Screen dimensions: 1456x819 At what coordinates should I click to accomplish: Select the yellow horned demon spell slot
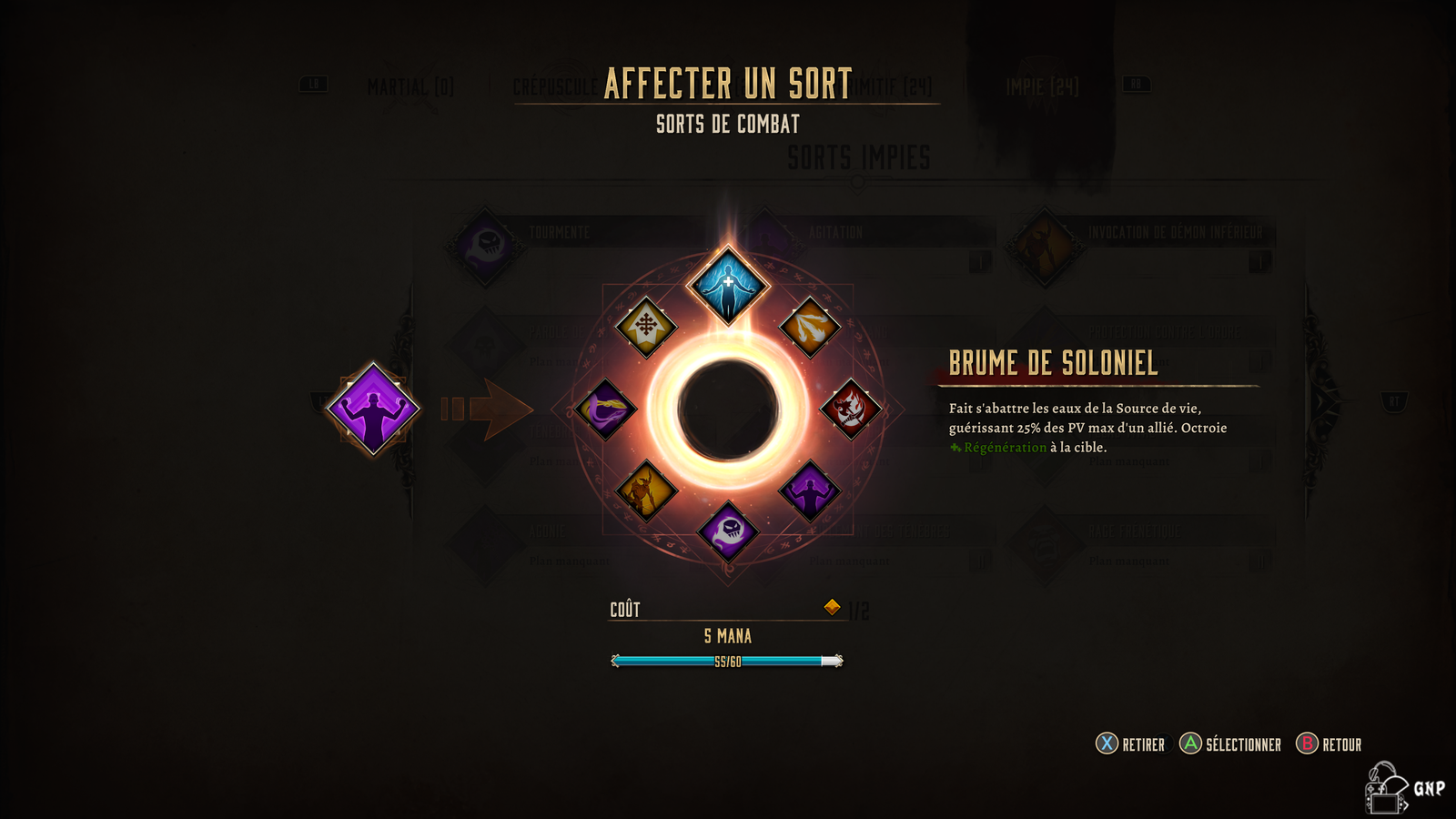coord(646,491)
